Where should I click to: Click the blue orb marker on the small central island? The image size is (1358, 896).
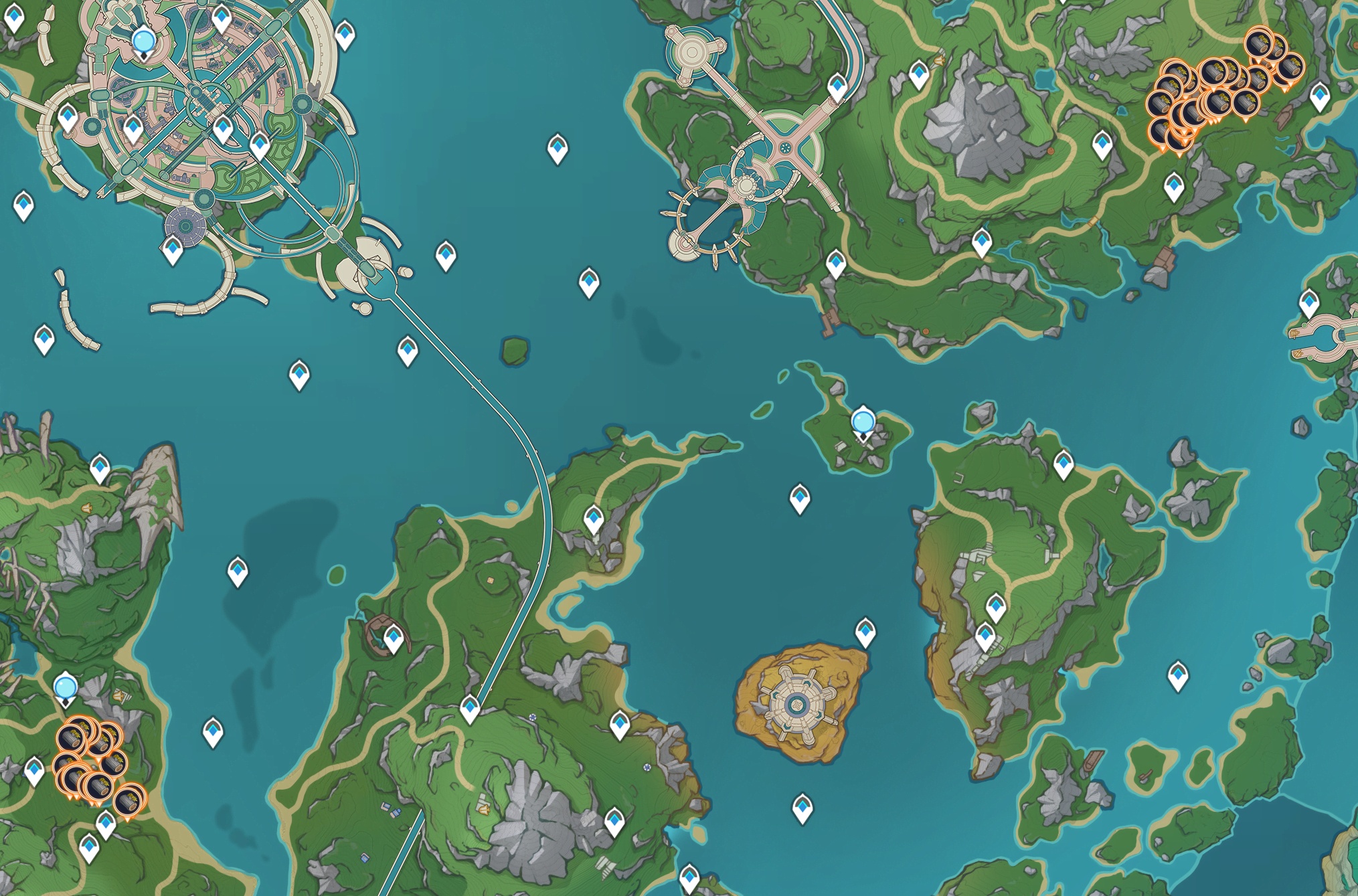[x=863, y=423]
